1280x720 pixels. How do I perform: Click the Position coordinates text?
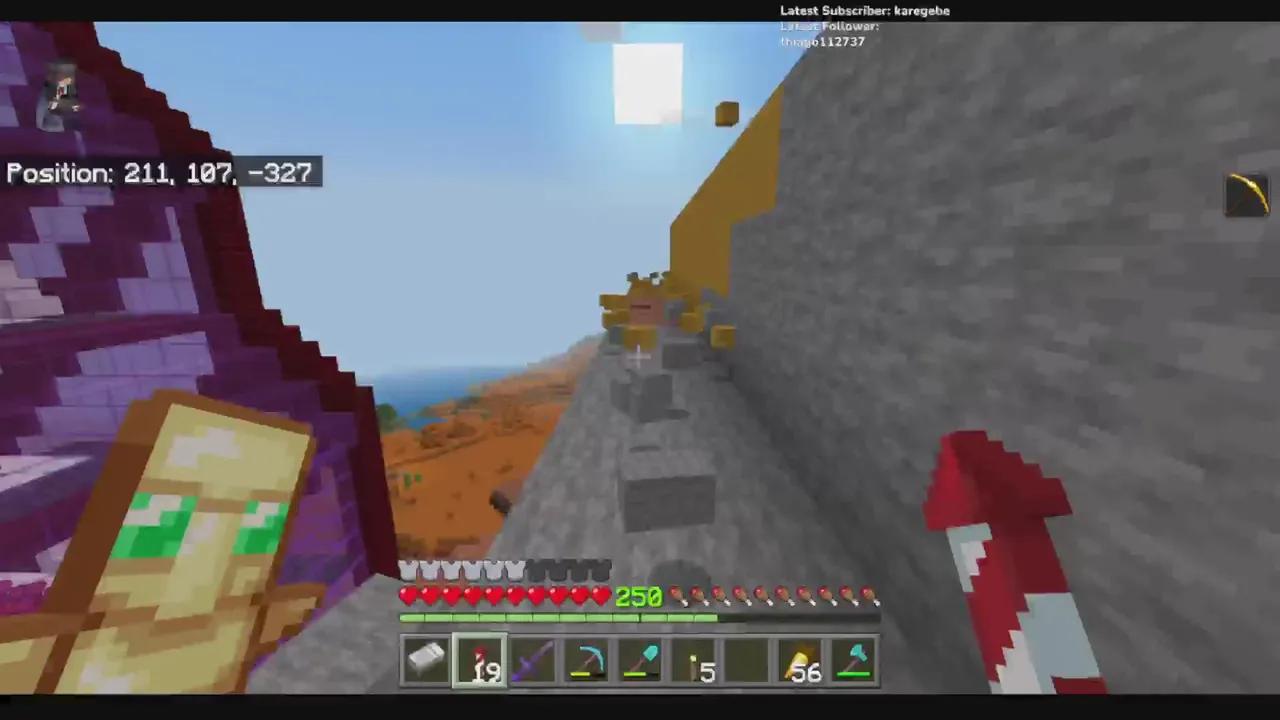tap(160, 172)
